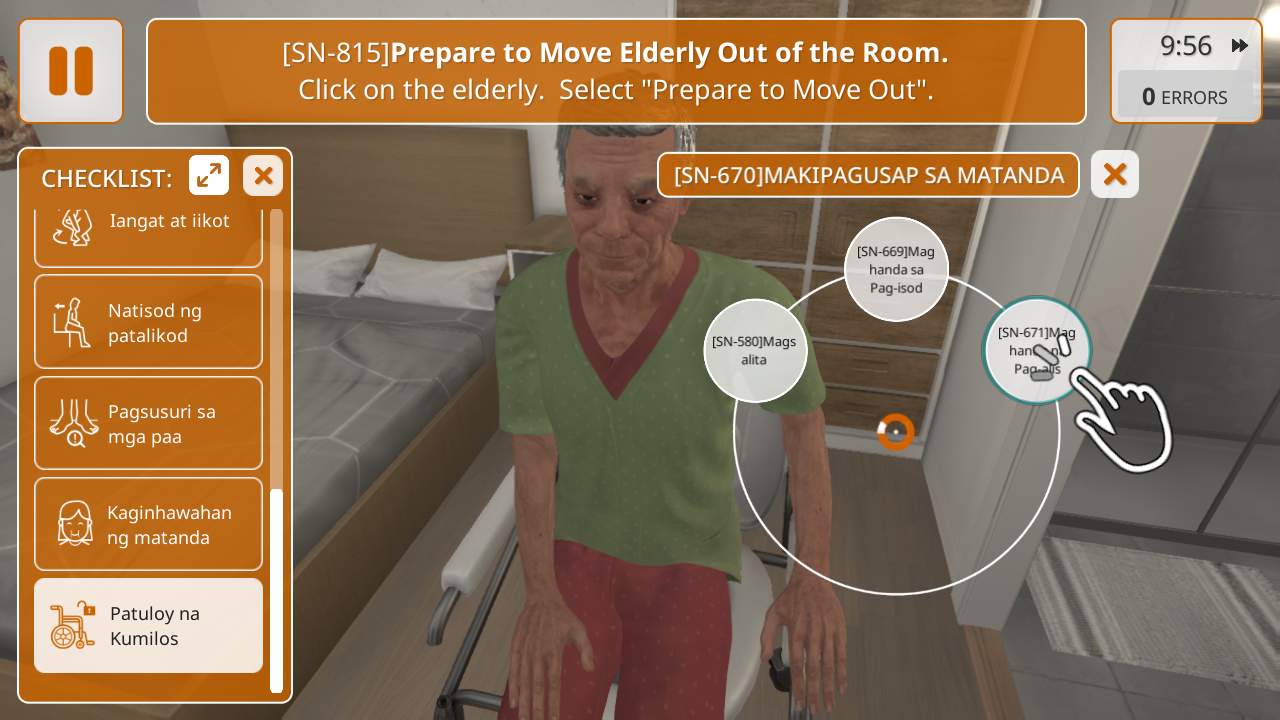Select 'Natisod ng patalikod' checklist item
This screenshot has height=720, width=1280.
[x=148, y=322]
